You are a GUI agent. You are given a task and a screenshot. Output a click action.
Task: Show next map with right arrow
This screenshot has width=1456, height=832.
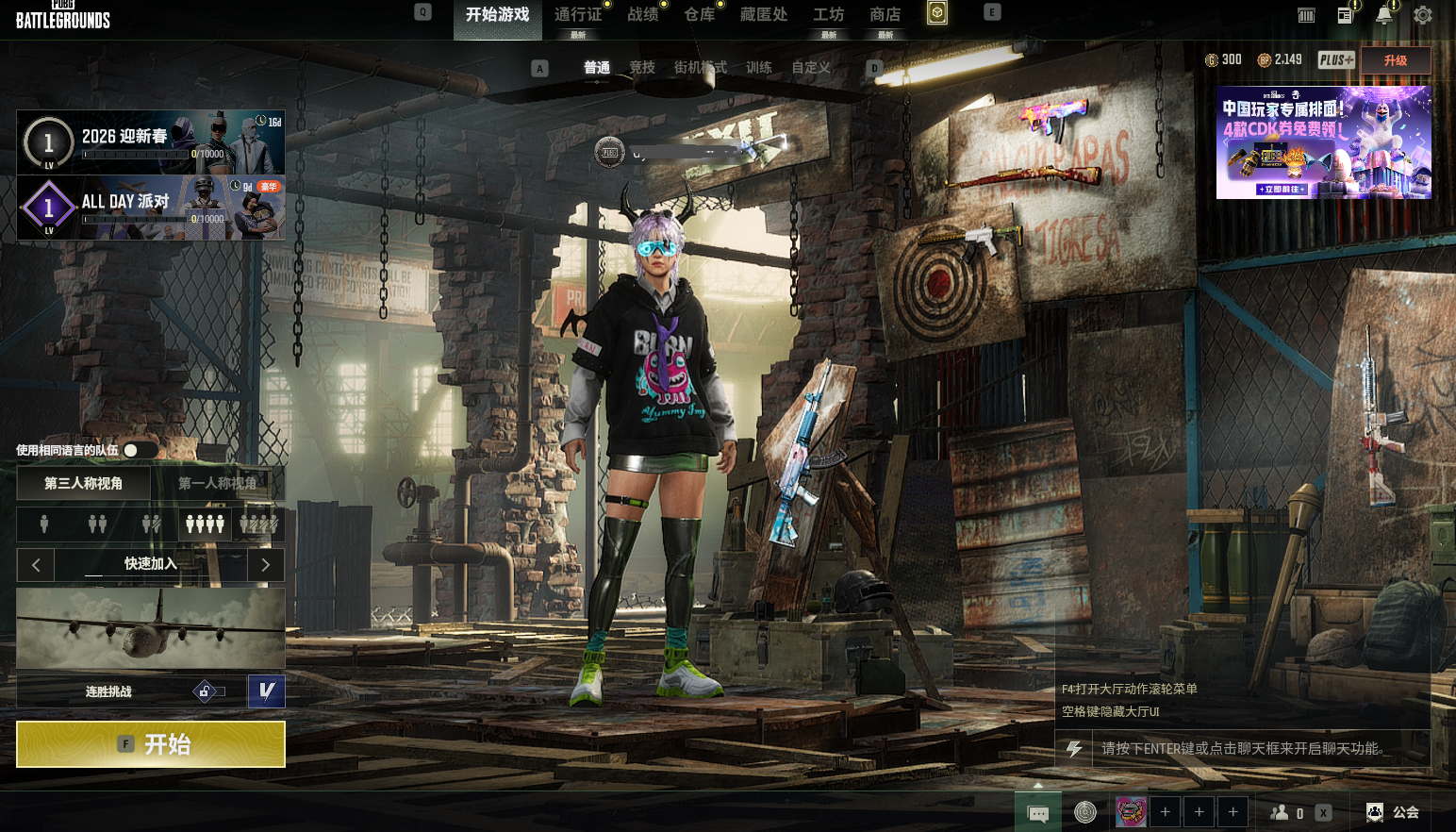(x=266, y=565)
